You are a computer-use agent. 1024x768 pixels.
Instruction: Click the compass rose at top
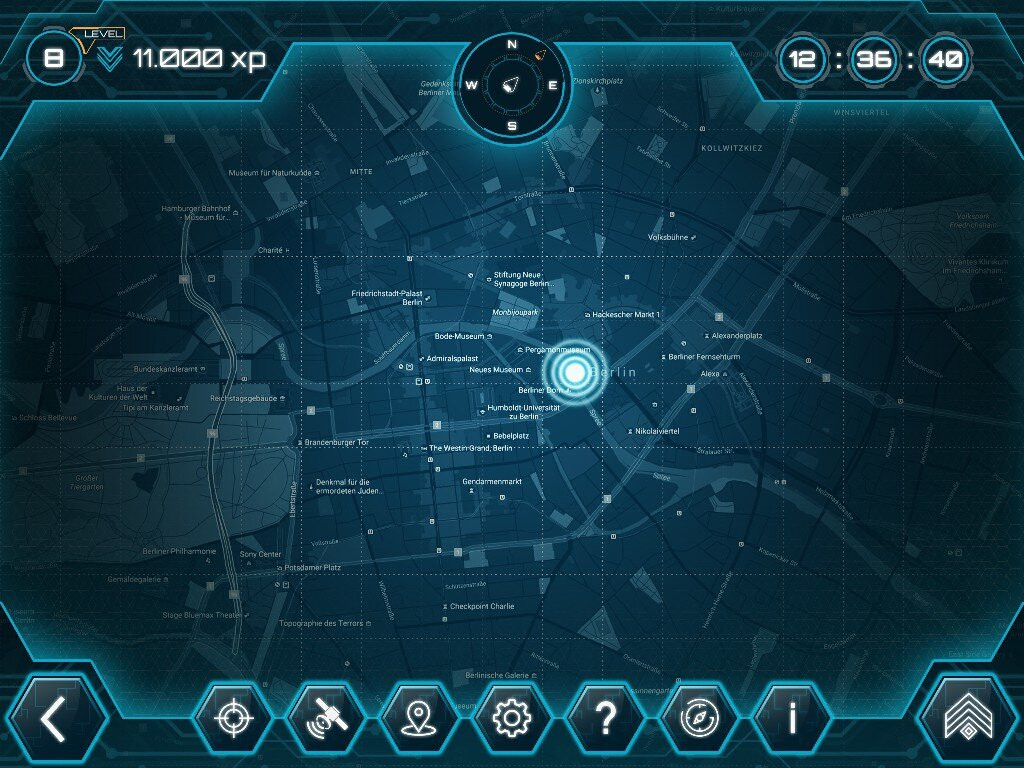coord(512,84)
